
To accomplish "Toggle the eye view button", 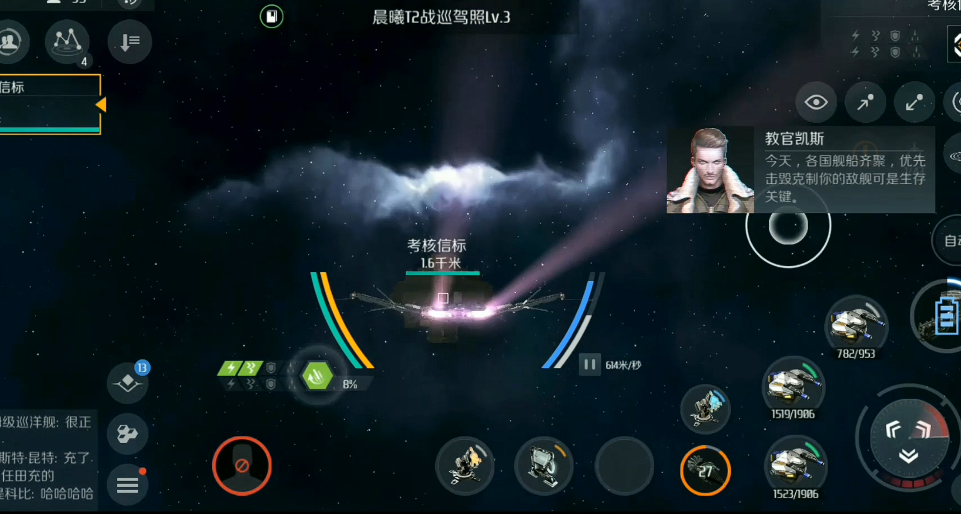I will pyautogui.click(x=817, y=102).
